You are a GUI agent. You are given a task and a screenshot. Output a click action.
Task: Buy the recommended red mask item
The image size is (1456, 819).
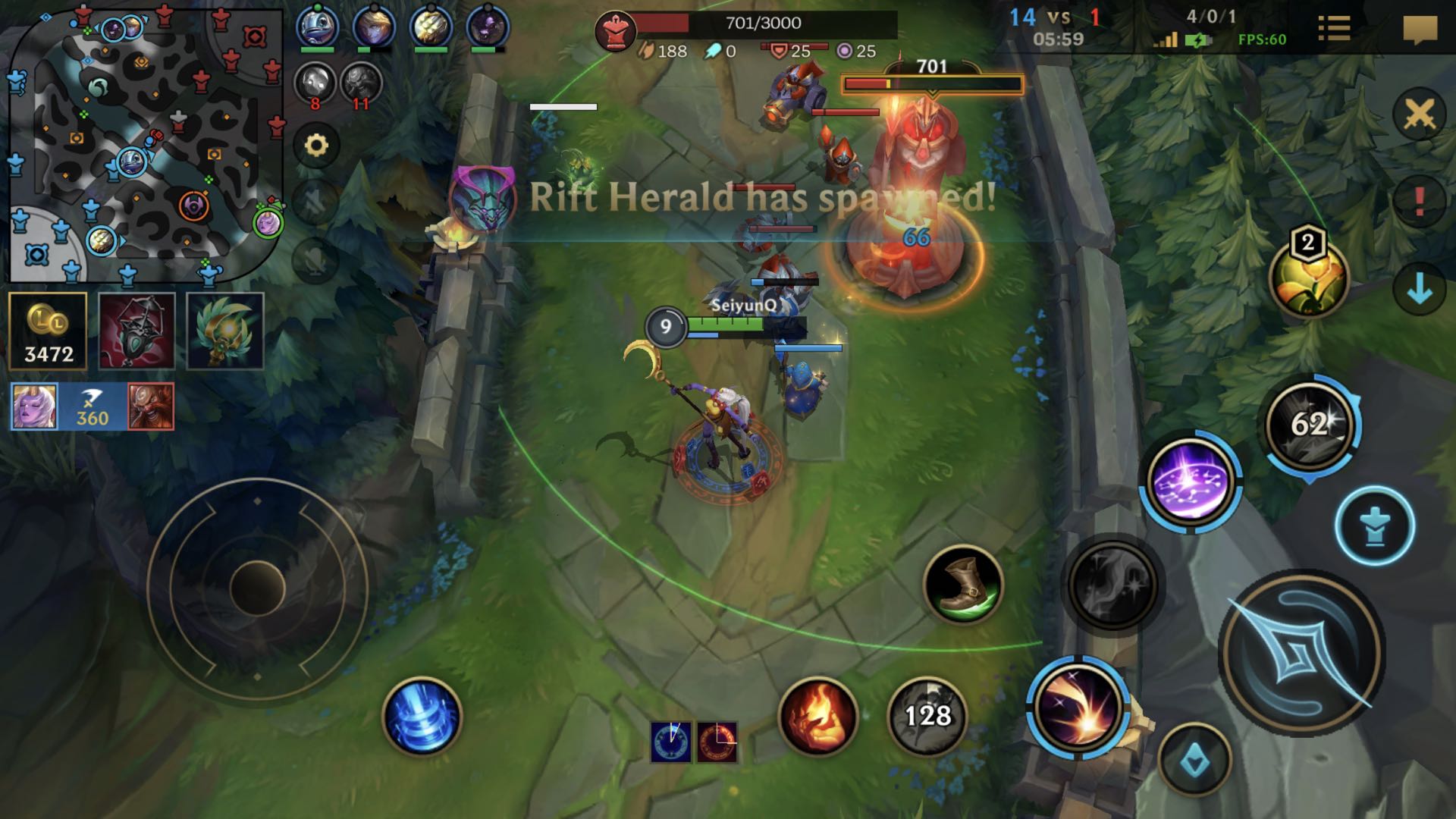click(x=137, y=331)
